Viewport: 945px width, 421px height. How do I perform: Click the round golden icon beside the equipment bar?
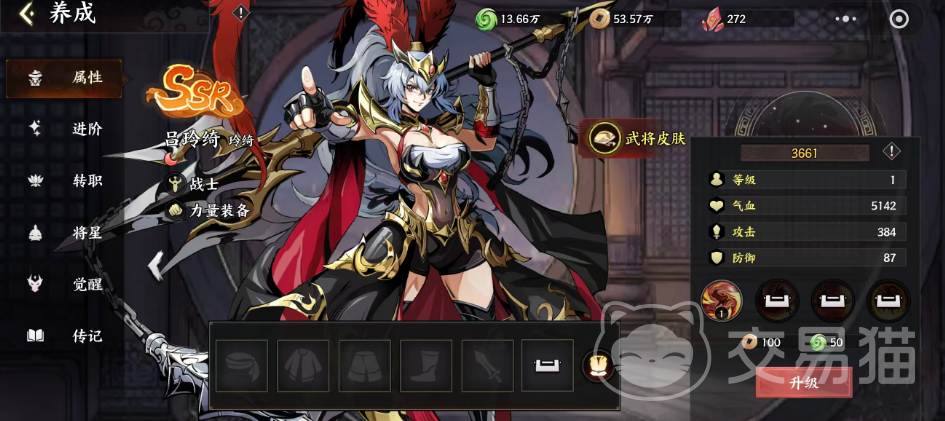point(596,365)
